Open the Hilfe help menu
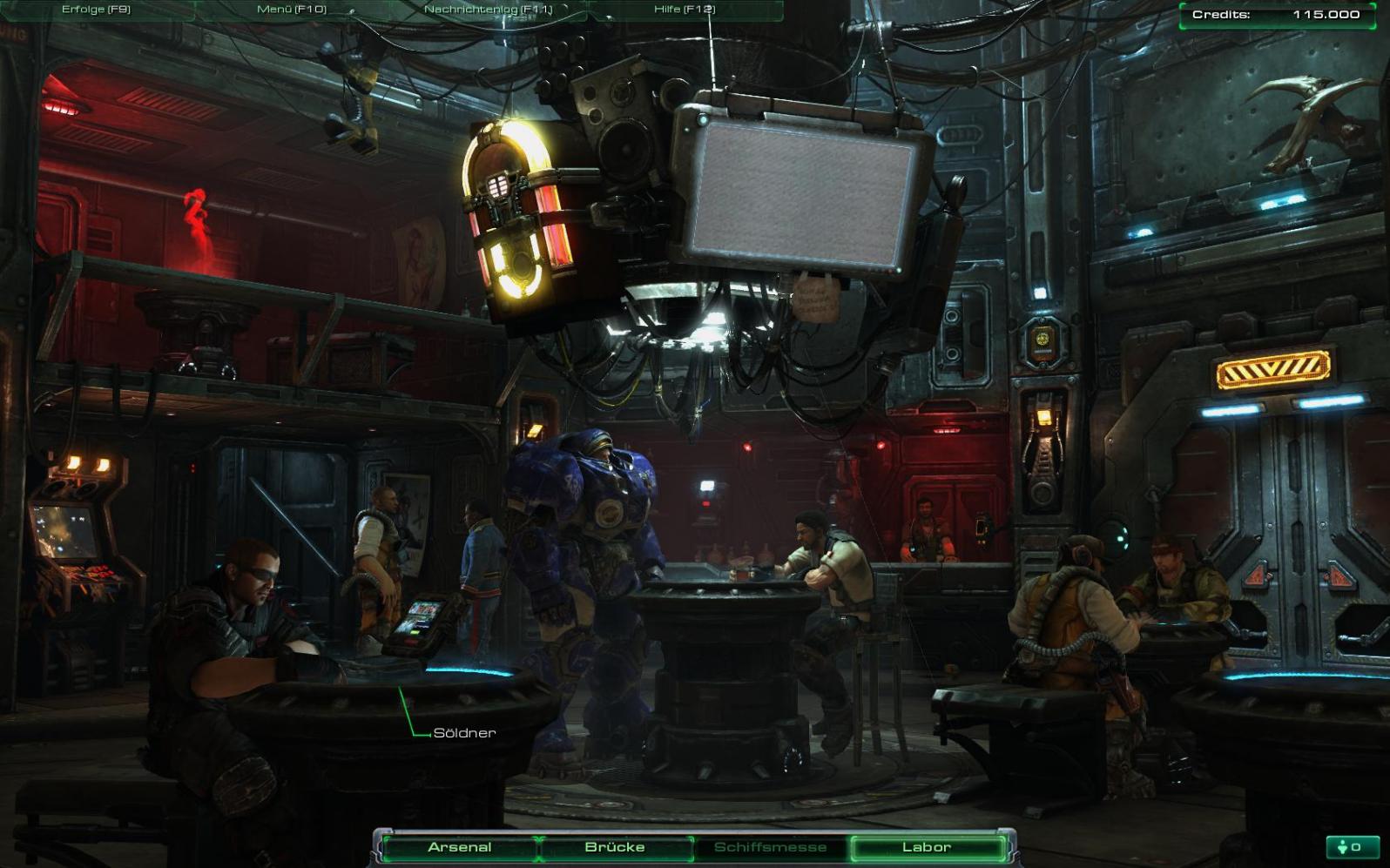This screenshot has height=868, width=1390. (684, 10)
